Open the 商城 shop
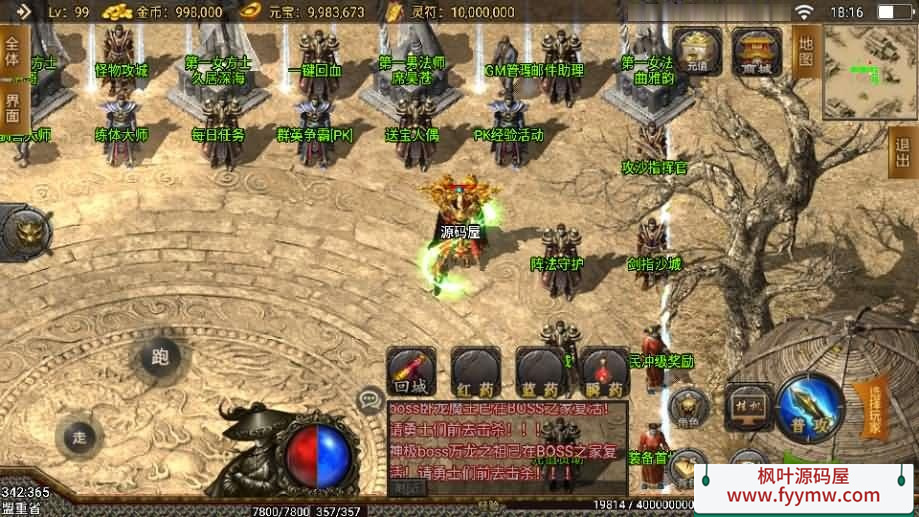Image resolution: width=919 pixels, height=517 pixels. point(757,51)
